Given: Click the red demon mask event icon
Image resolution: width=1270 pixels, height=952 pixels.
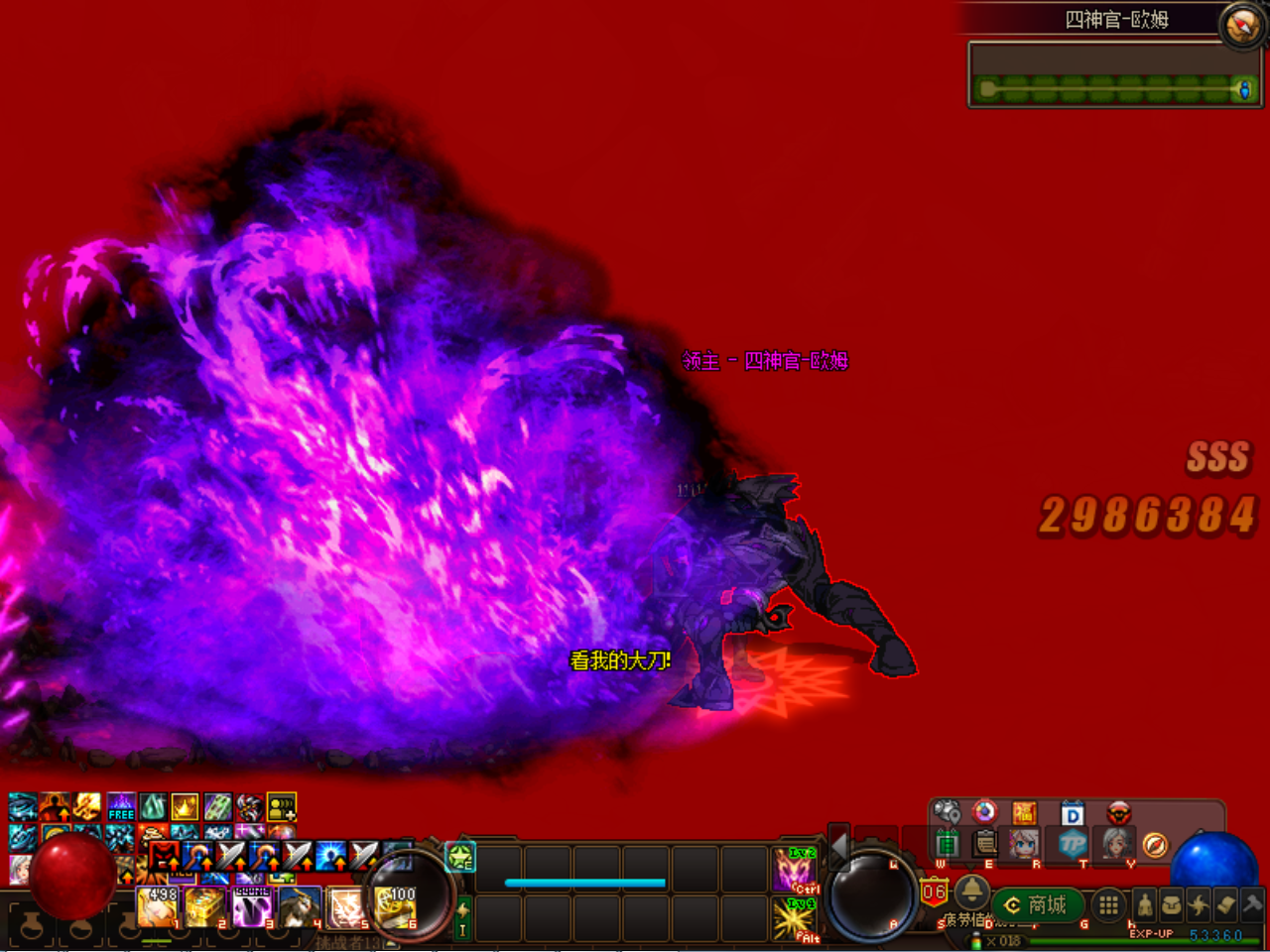Looking at the screenshot, I should tap(1117, 813).
